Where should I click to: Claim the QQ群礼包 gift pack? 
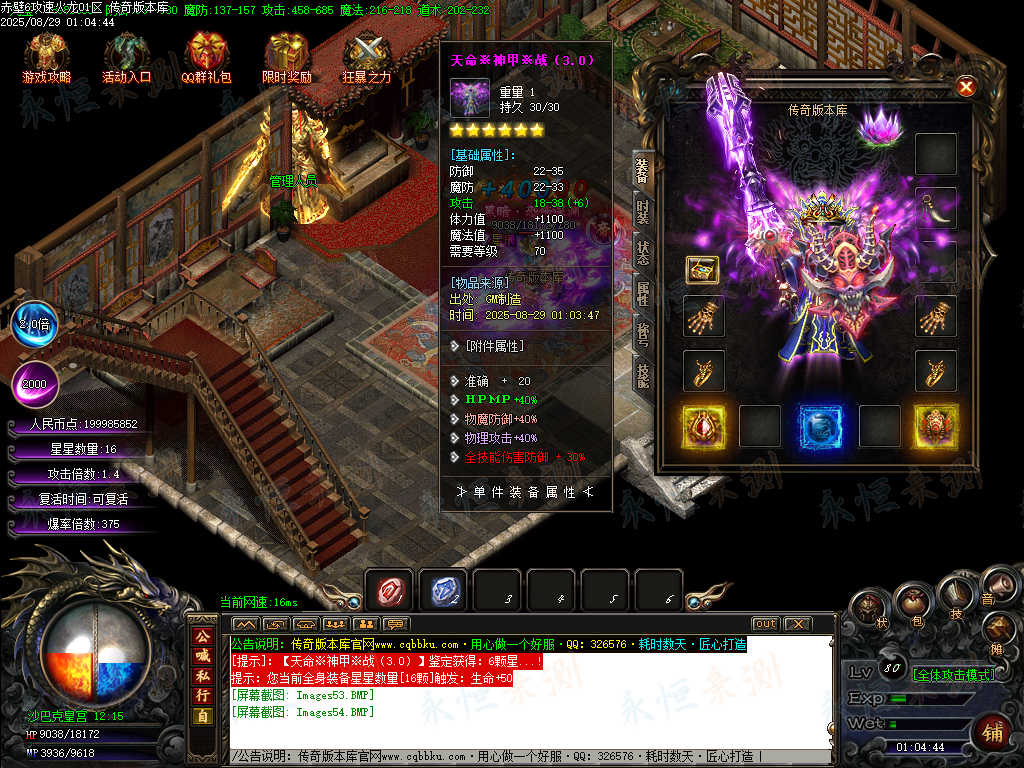206,57
